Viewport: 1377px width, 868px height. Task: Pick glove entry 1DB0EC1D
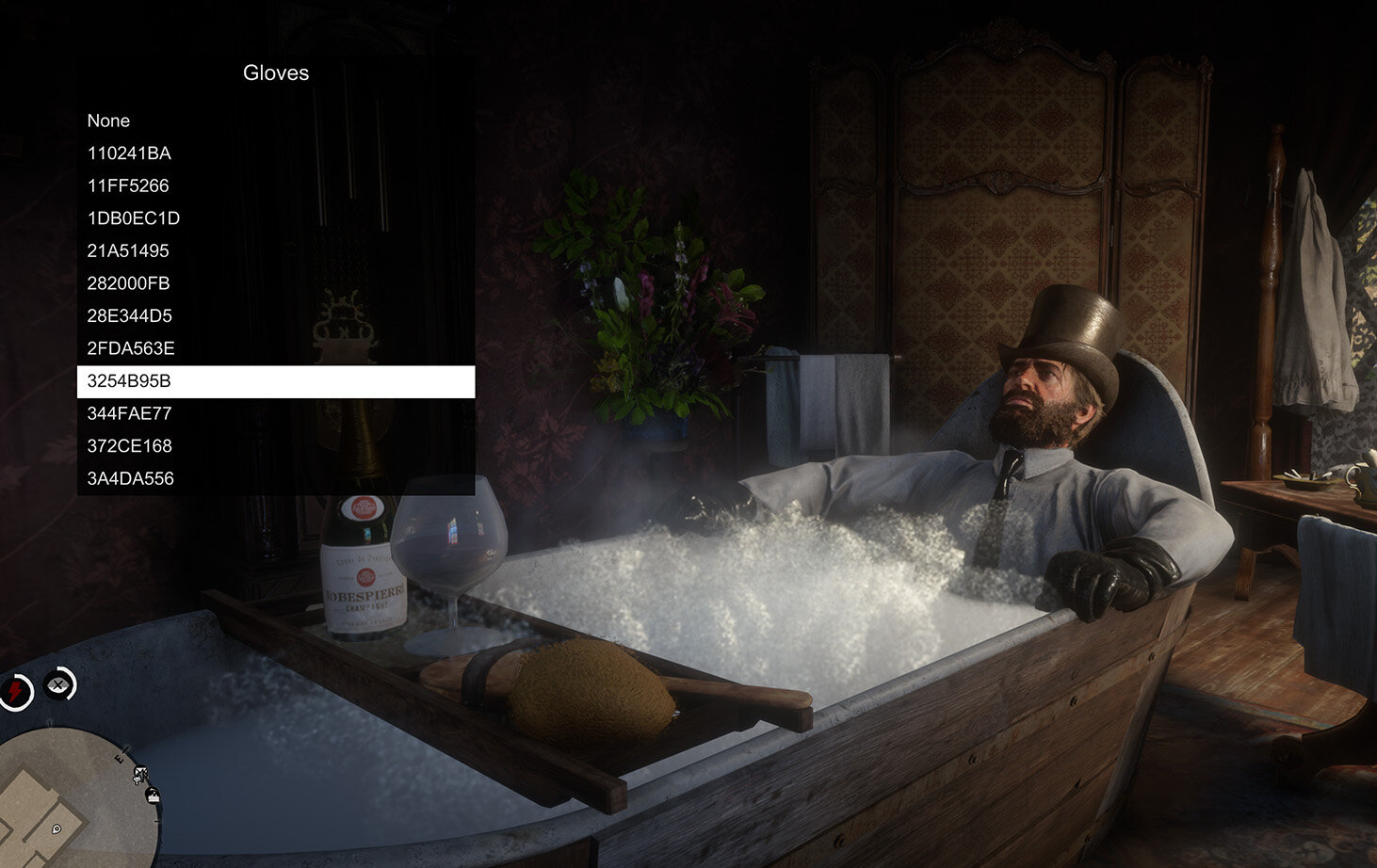(x=134, y=218)
